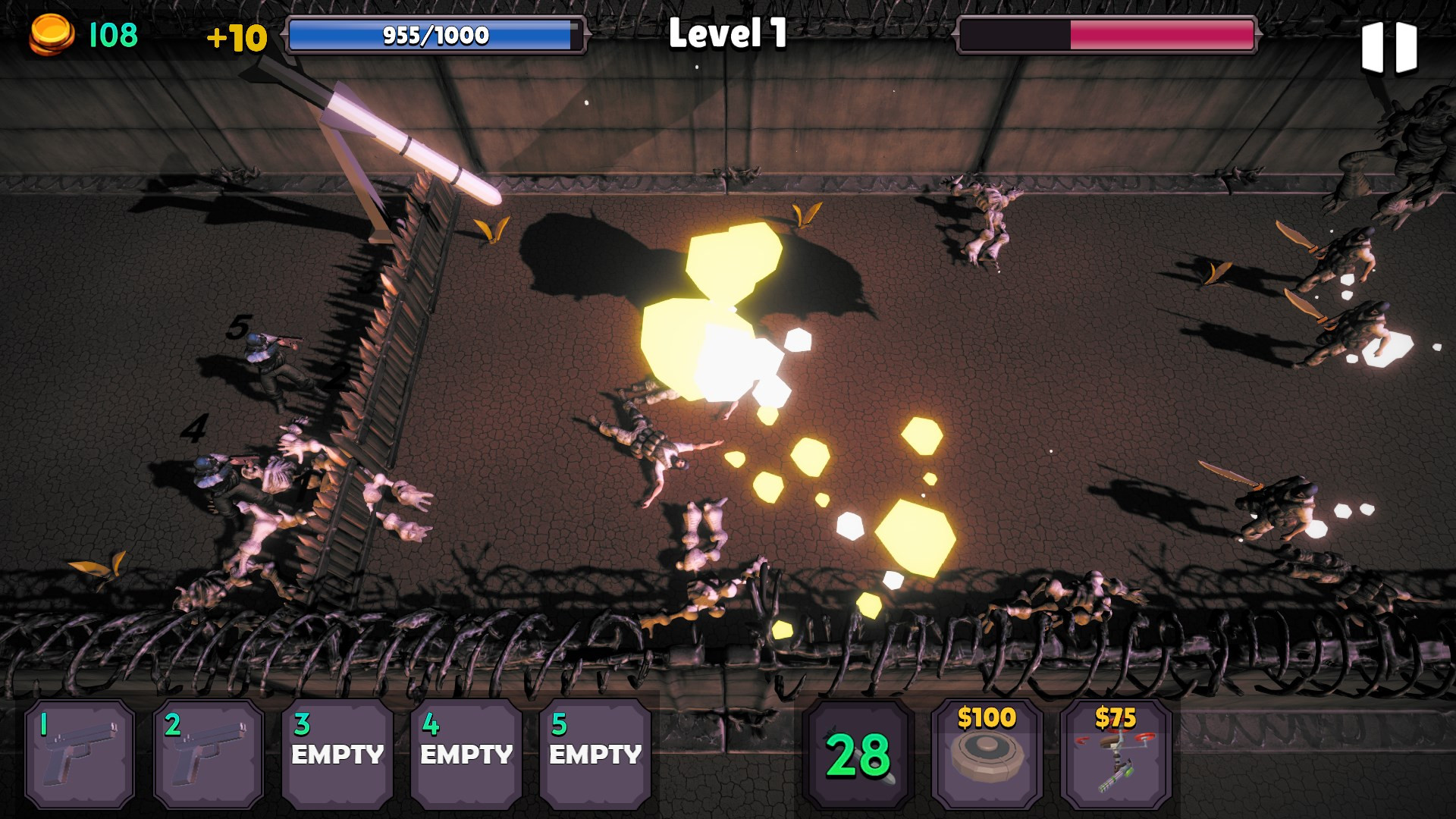Screen dimensions: 1456x819
Task: Click the missile slot showing 28
Action: (858, 754)
